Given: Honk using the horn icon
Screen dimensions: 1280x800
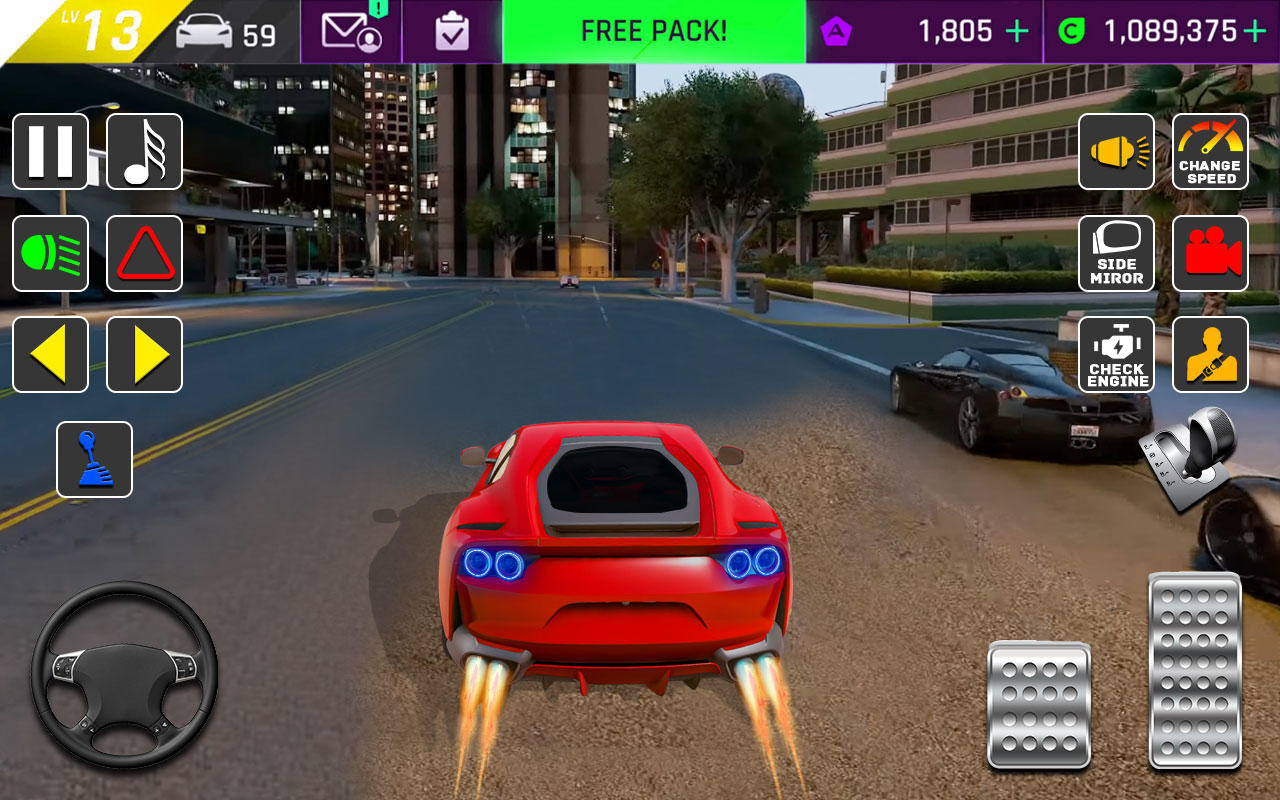Looking at the screenshot, I should (x=1116, y=152).
